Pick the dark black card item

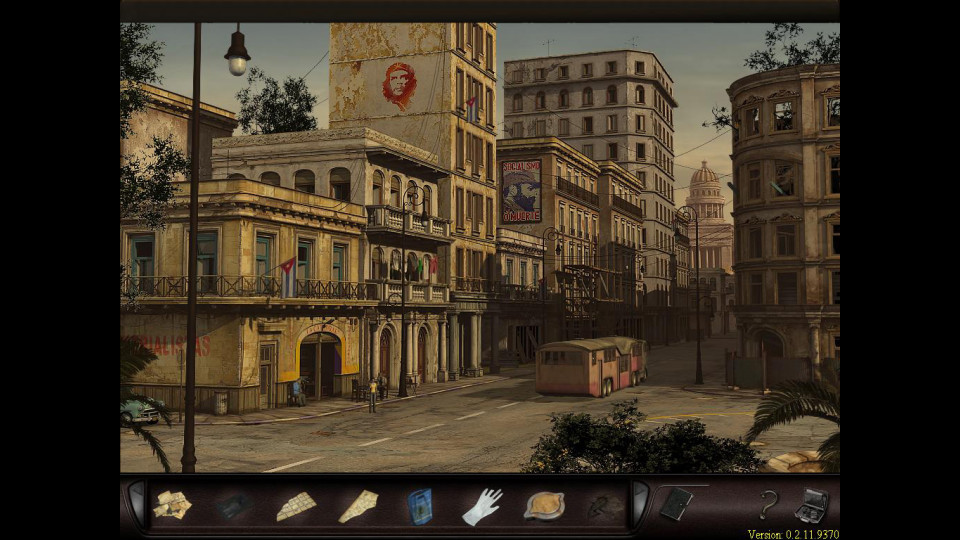pyautogui.click(x=234, y=506)
